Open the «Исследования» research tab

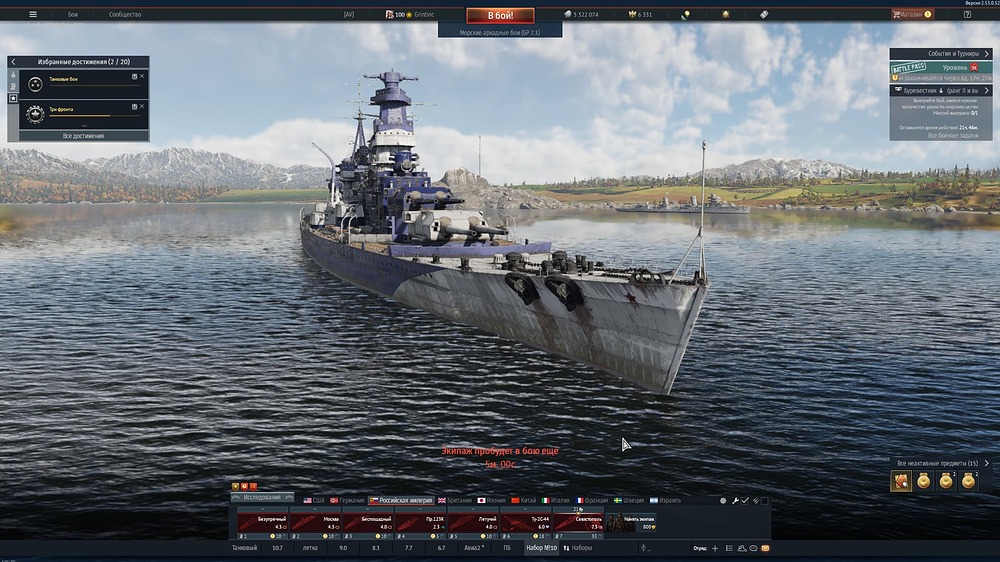[x=263, y=497]
